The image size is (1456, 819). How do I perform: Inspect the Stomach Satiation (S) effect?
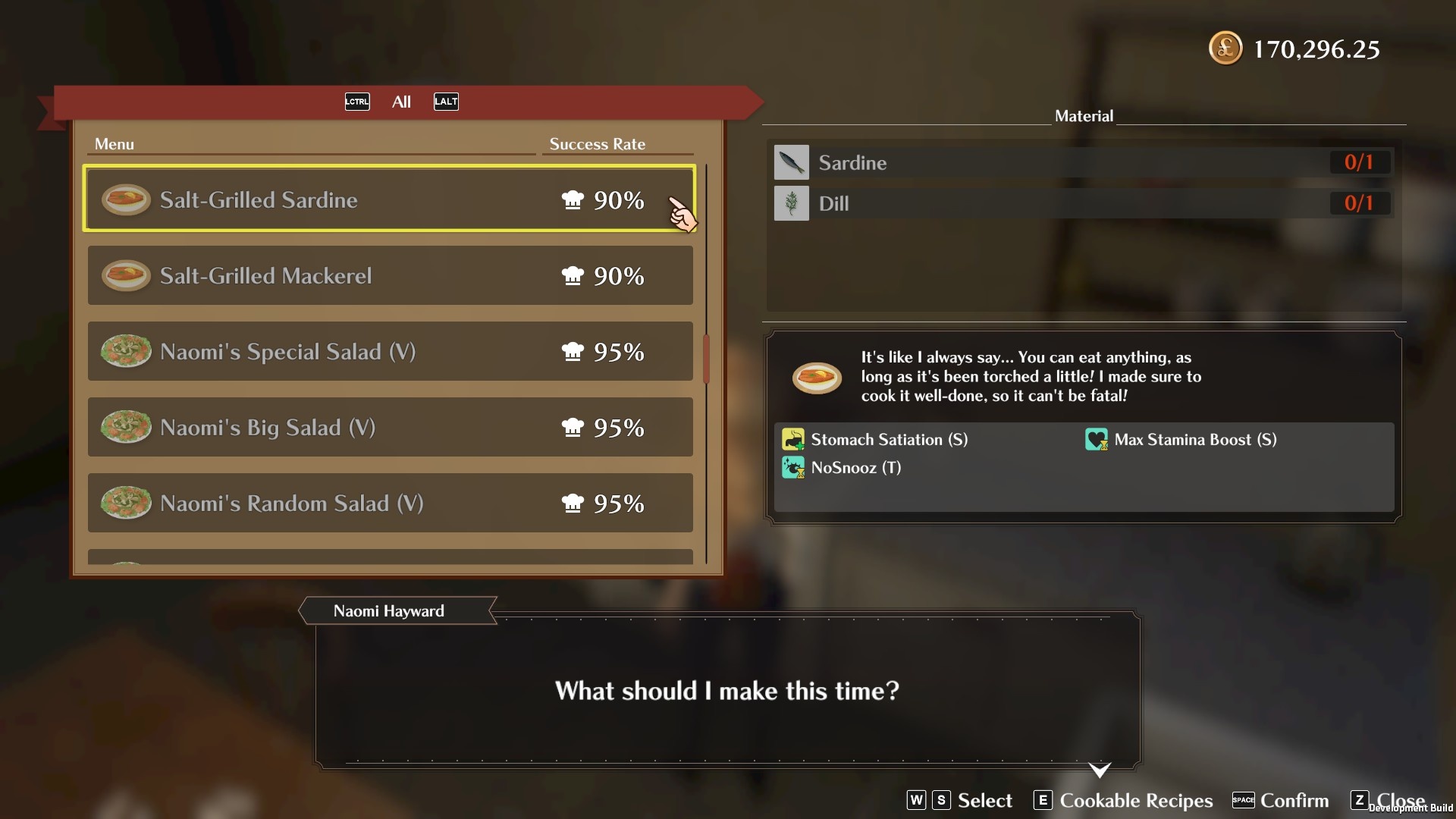pyautogui.click(x=889, y=440)
